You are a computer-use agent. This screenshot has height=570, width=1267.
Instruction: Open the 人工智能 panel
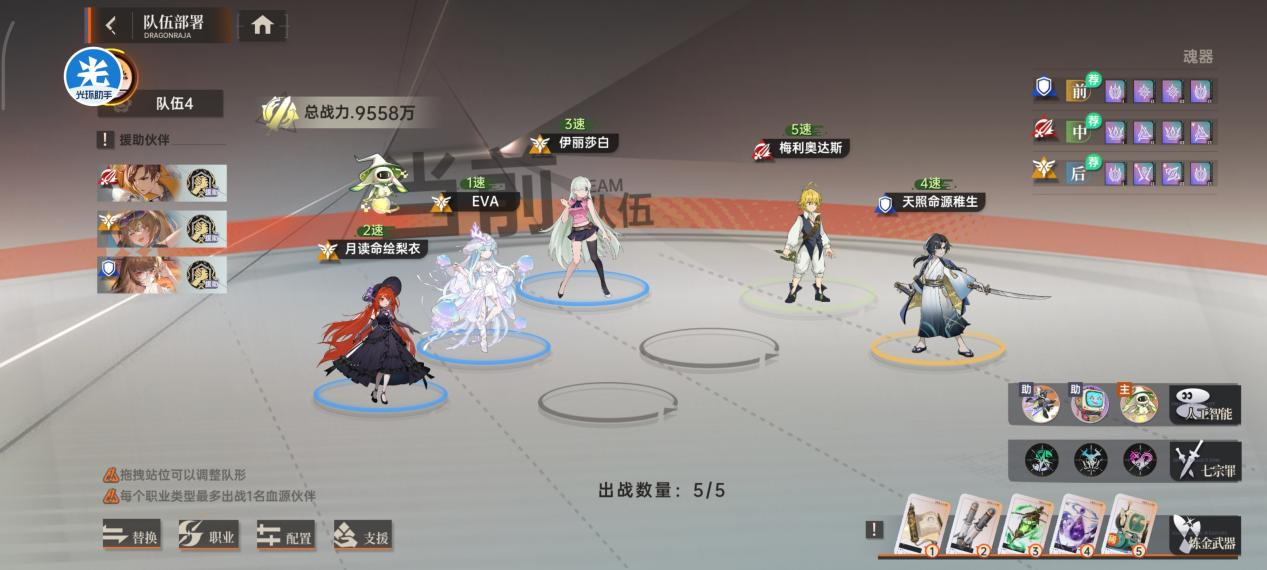coord(1205,404)
